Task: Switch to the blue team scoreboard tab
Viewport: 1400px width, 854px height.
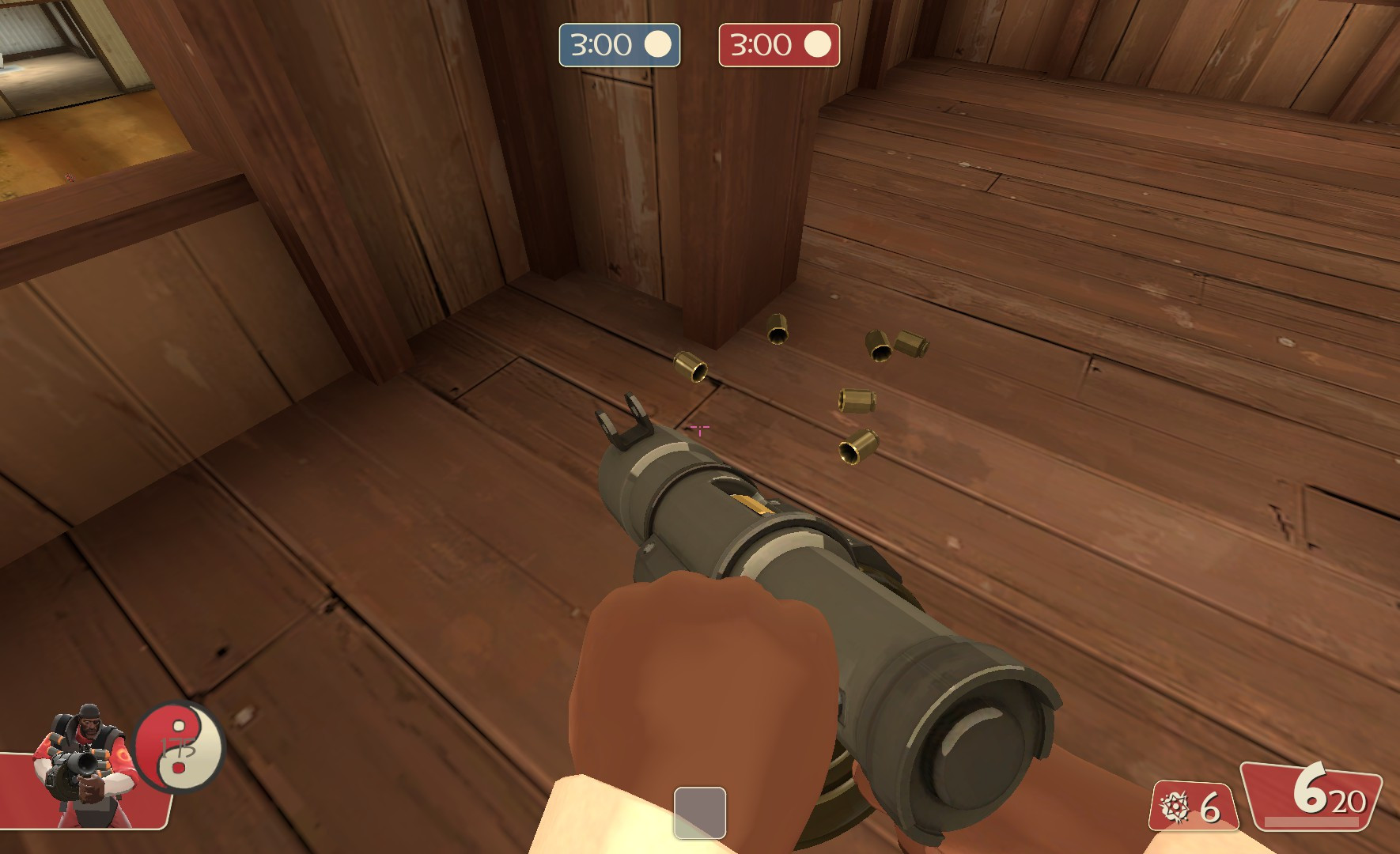Action: point(619,44)
